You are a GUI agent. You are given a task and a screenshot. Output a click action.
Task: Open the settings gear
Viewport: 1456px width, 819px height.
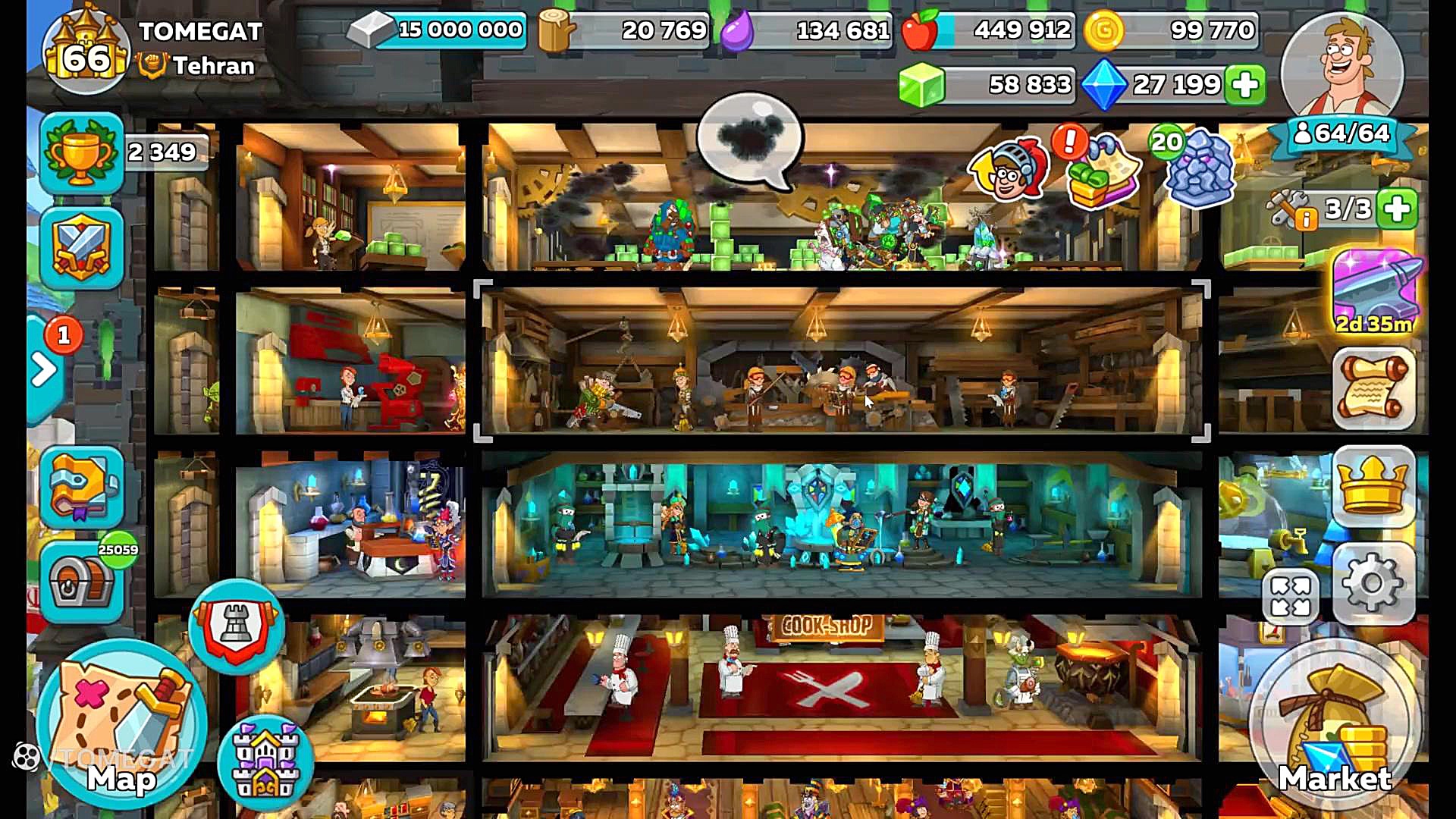point(1373,583)
